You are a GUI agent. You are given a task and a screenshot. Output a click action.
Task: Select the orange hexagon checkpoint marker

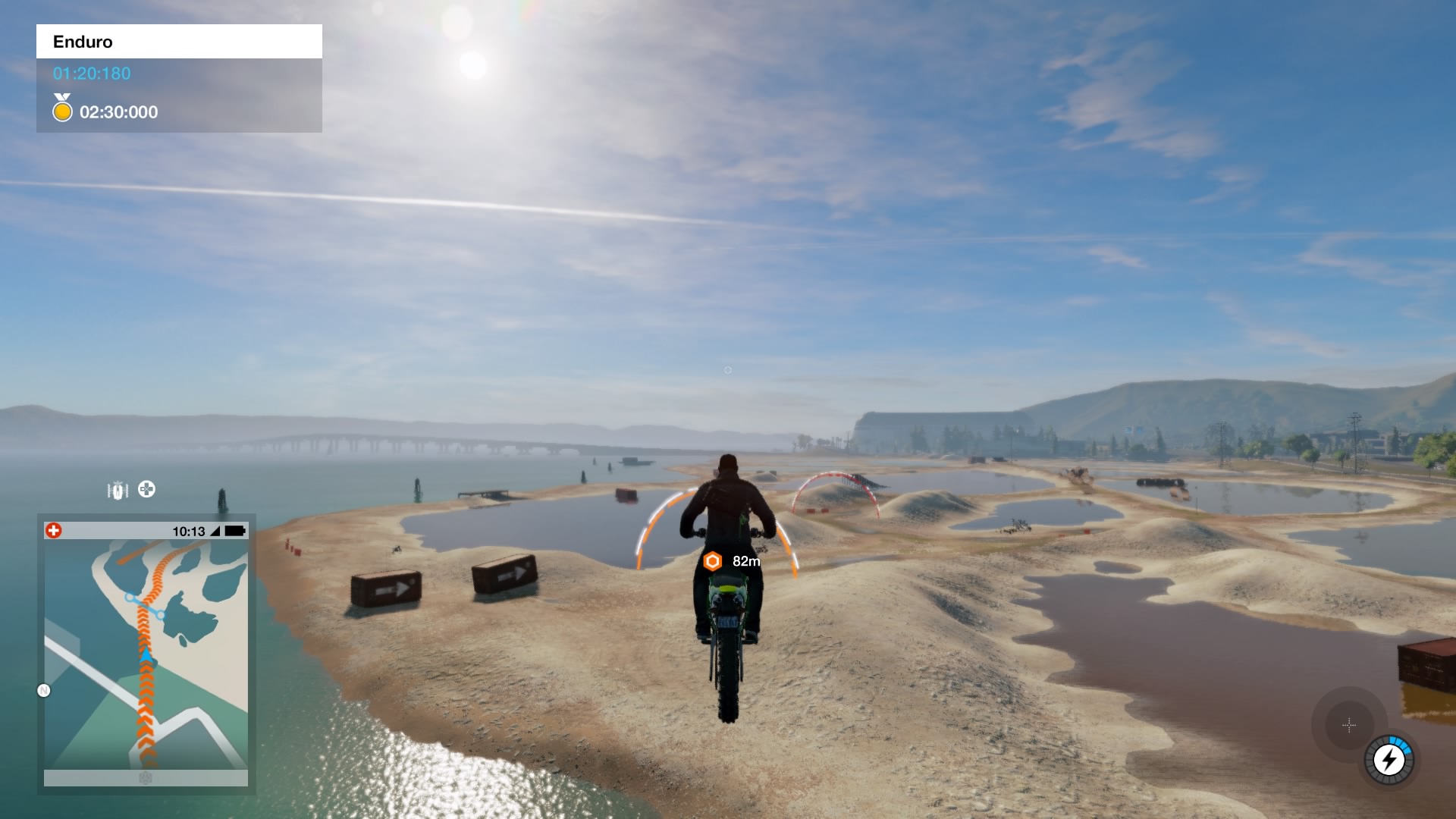coord(712,561)
